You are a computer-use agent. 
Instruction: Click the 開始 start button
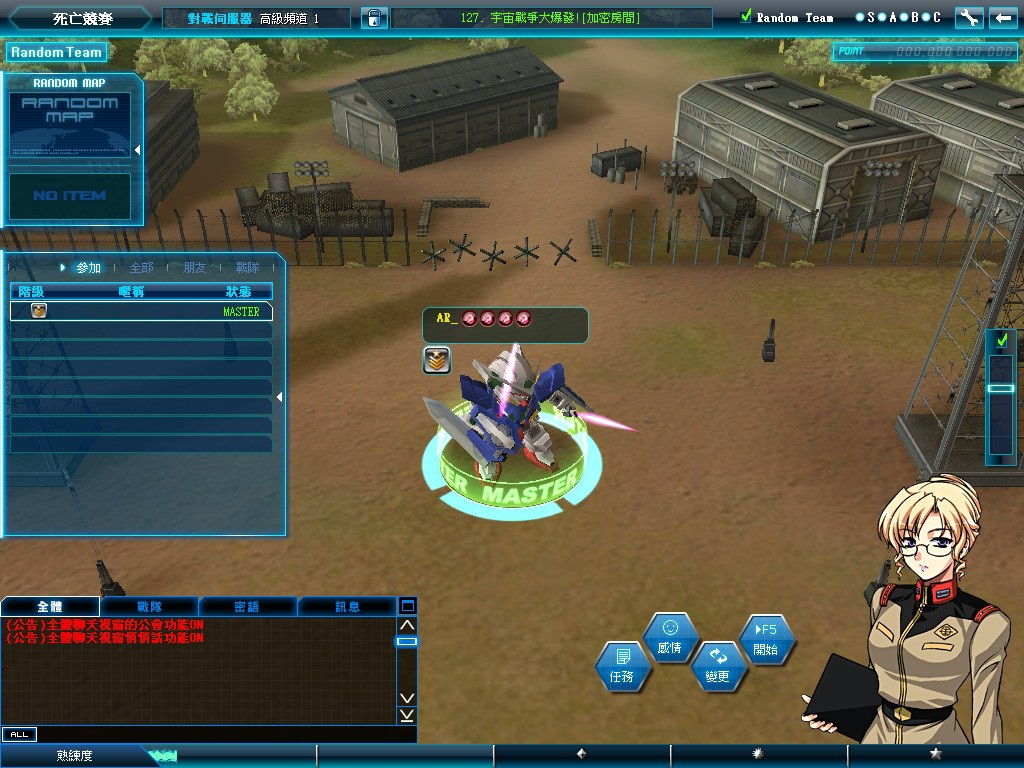(766, 640)
